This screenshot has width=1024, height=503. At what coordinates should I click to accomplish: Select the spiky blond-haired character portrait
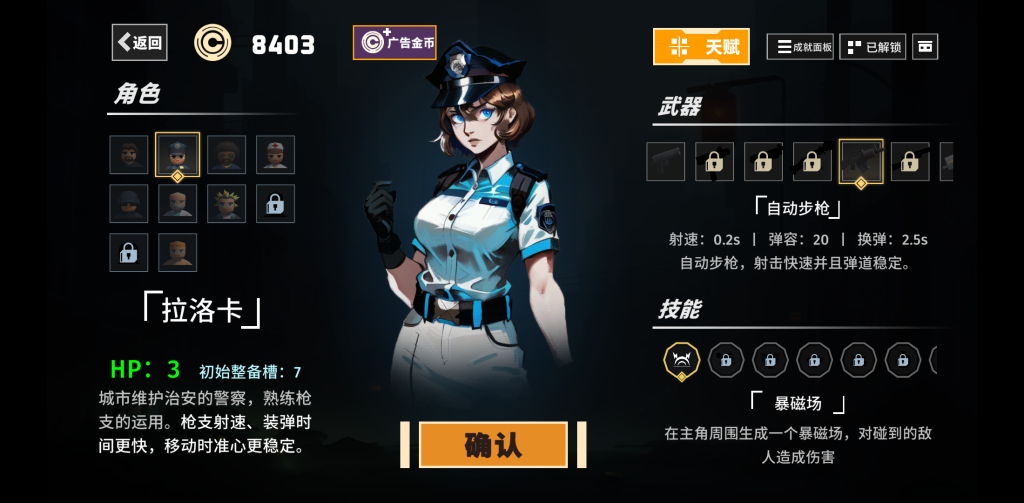coord(227,203)
